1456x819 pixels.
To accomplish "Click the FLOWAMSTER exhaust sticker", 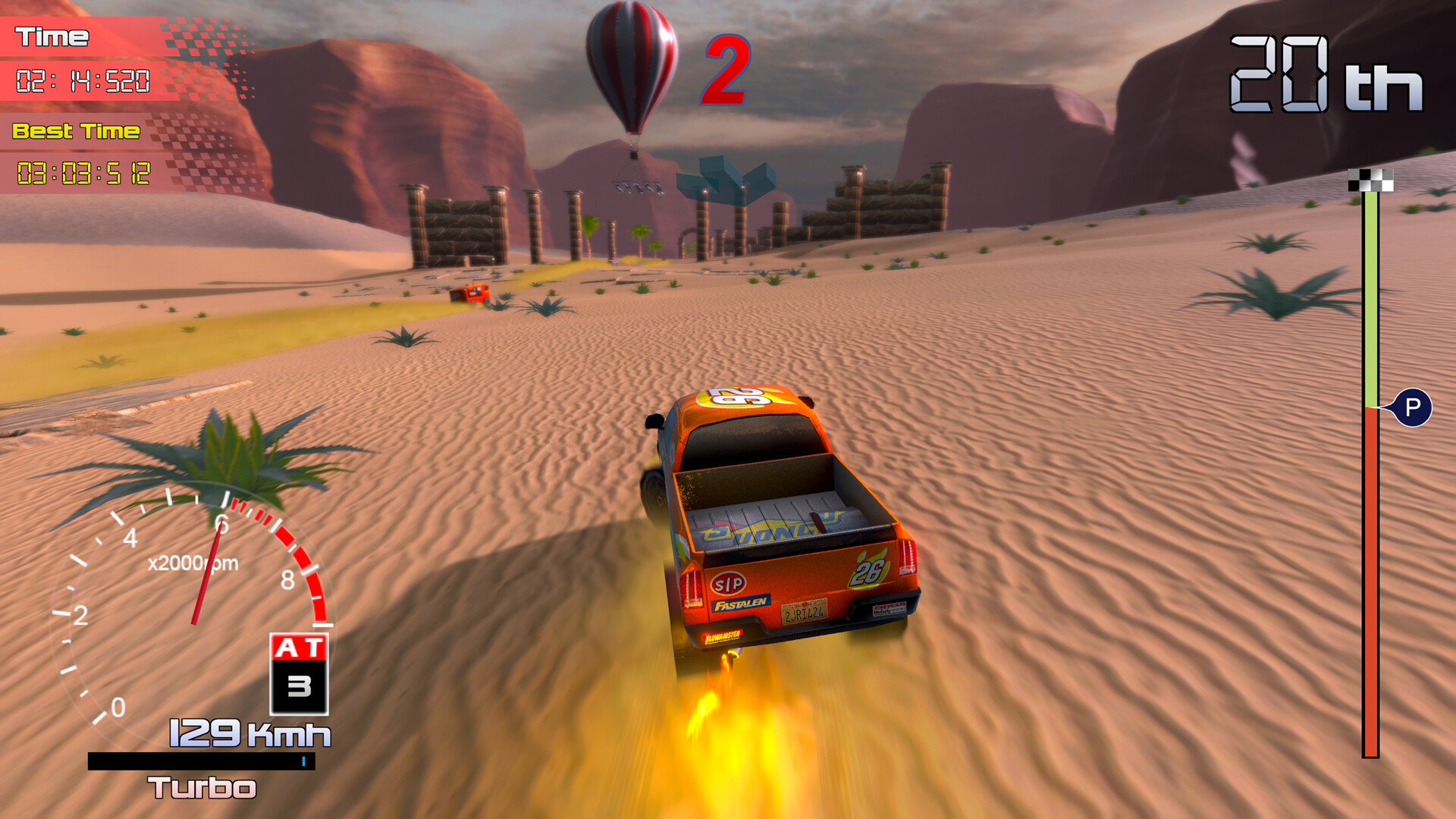I will tap(723, 638).
